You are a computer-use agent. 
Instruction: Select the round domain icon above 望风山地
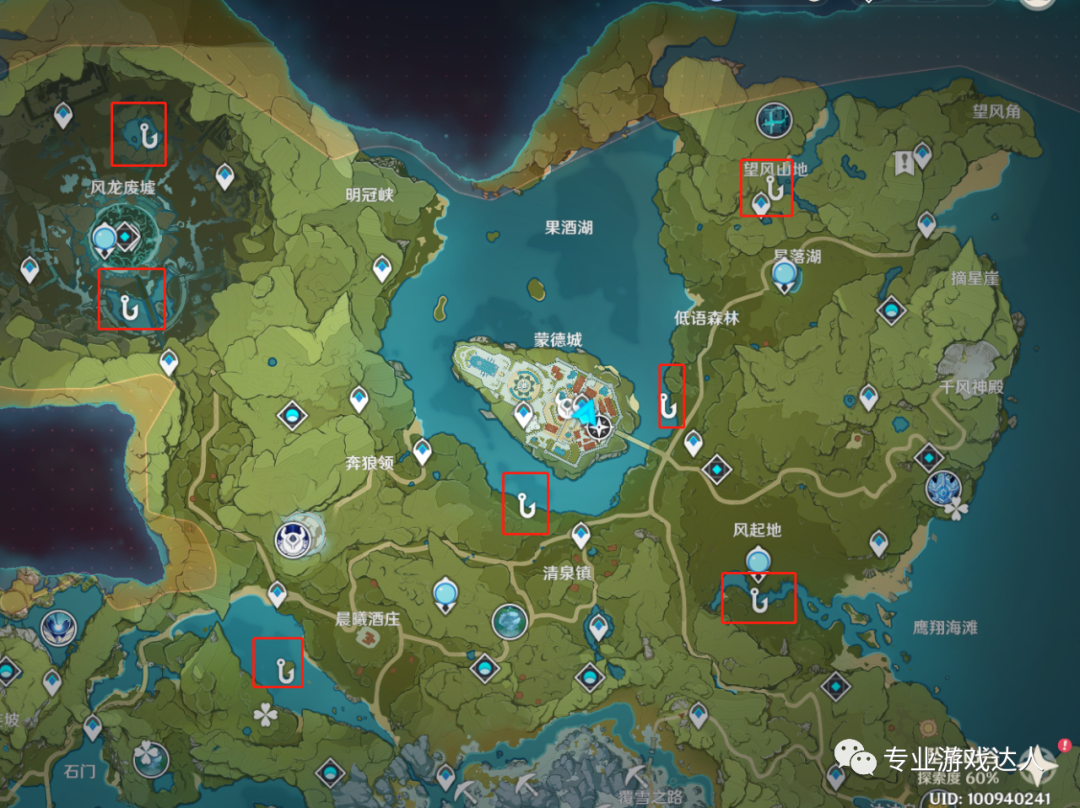tap(775, 121)
